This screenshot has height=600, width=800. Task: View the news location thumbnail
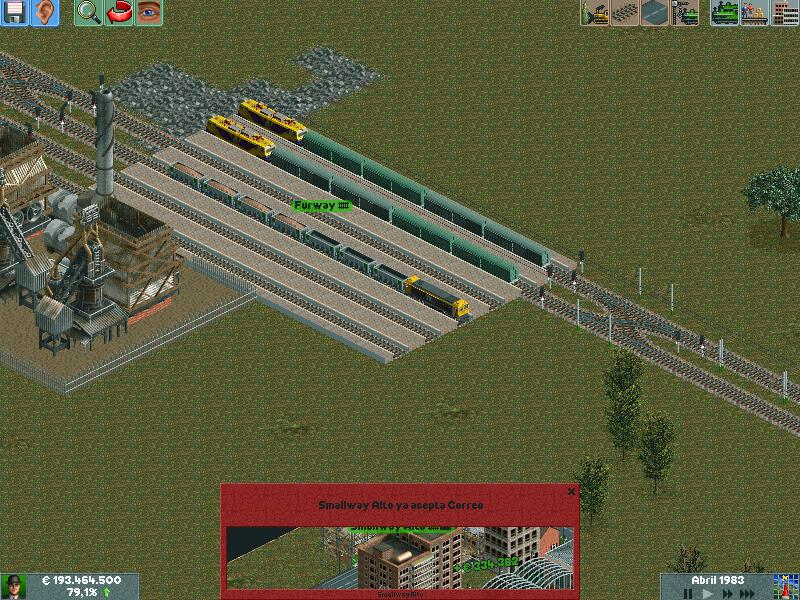(399, 557)
